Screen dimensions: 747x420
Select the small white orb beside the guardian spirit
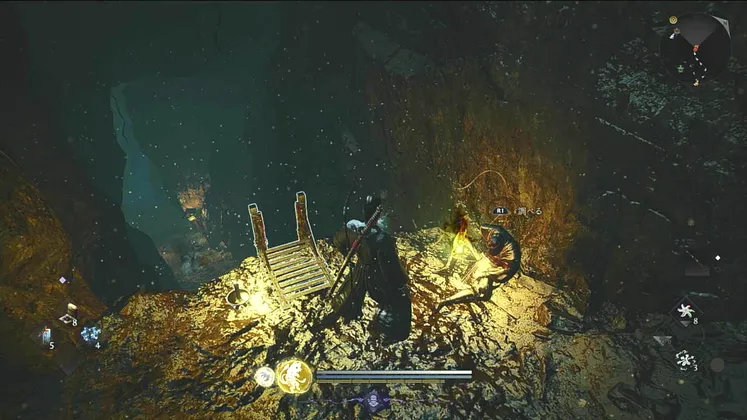coord(264,377)
